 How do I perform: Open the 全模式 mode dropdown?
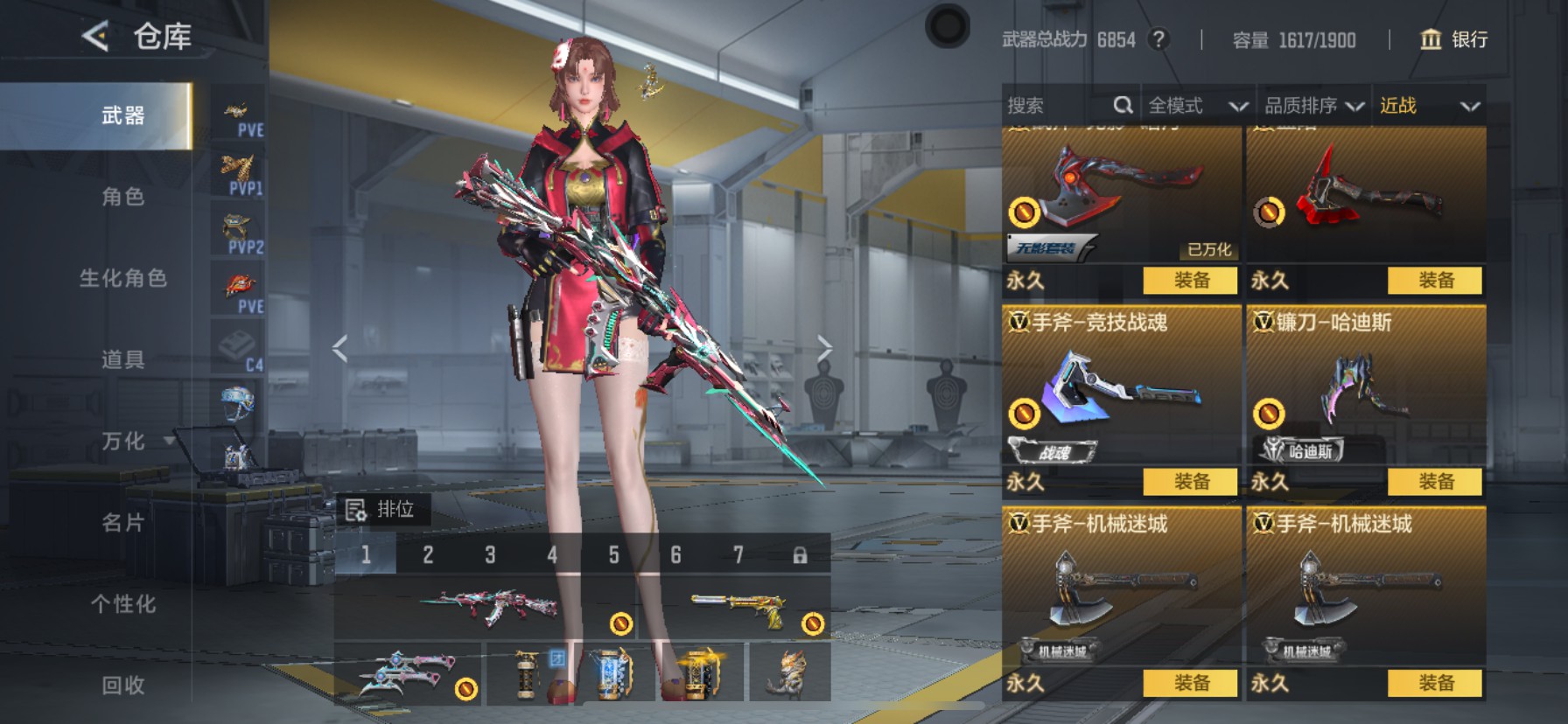[x=1196, y=106]
